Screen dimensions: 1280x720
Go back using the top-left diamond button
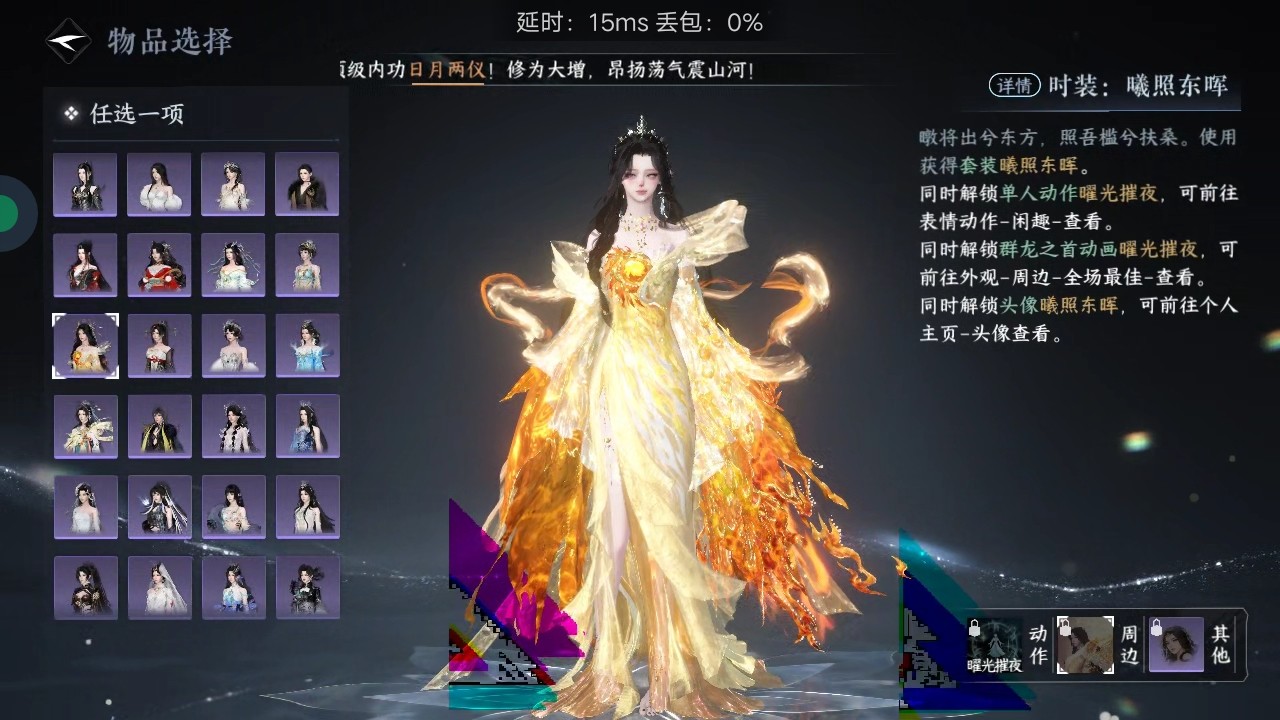[68, 41]
